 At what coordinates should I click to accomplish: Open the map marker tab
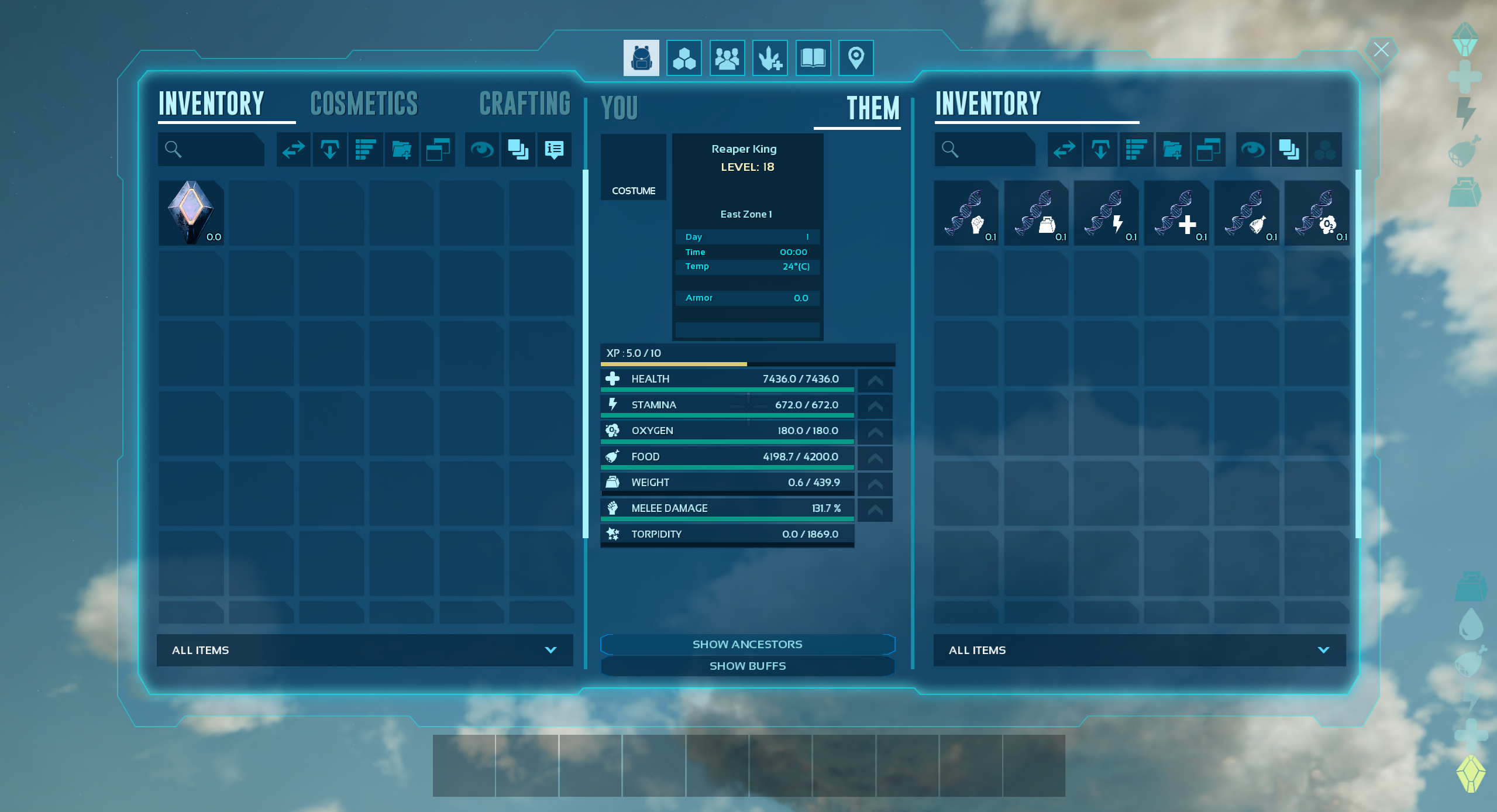pos(856,58)
